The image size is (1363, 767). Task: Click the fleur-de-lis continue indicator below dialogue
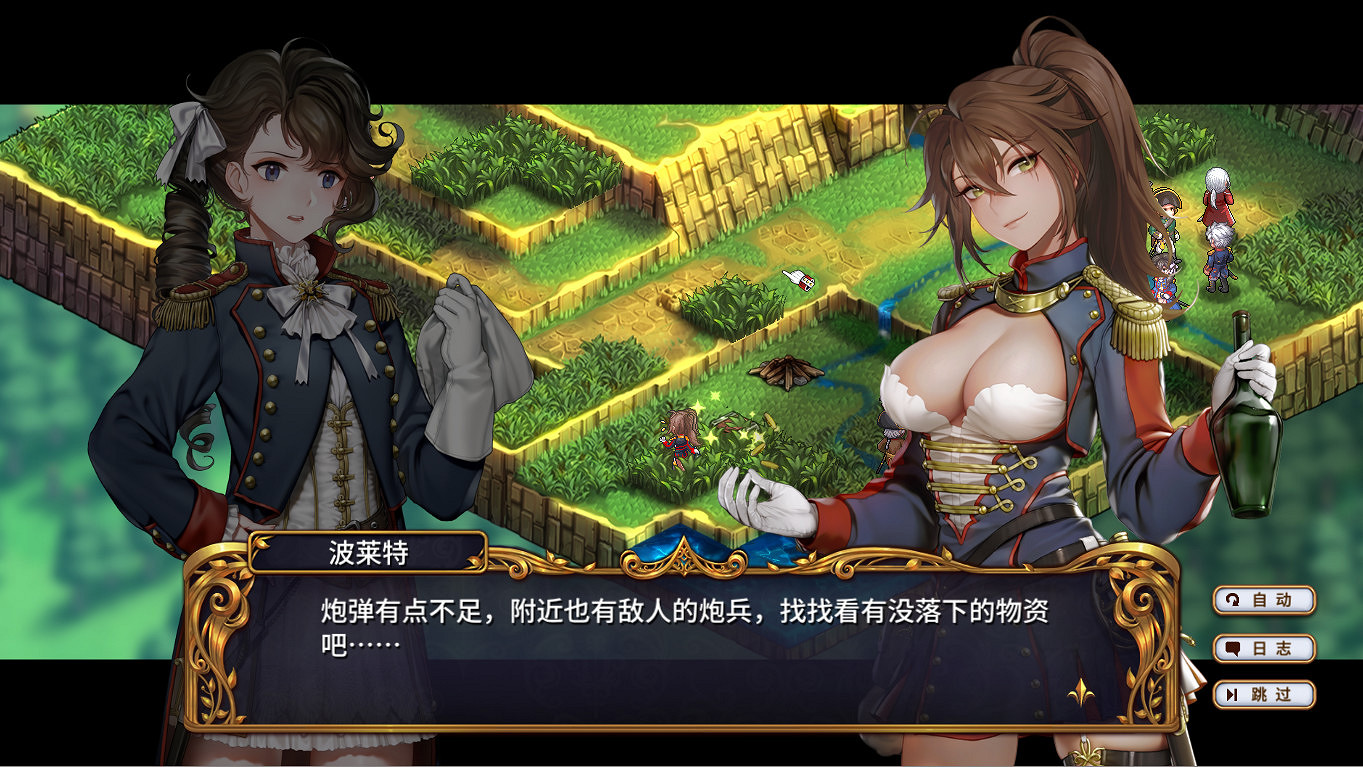point(1079,692)
